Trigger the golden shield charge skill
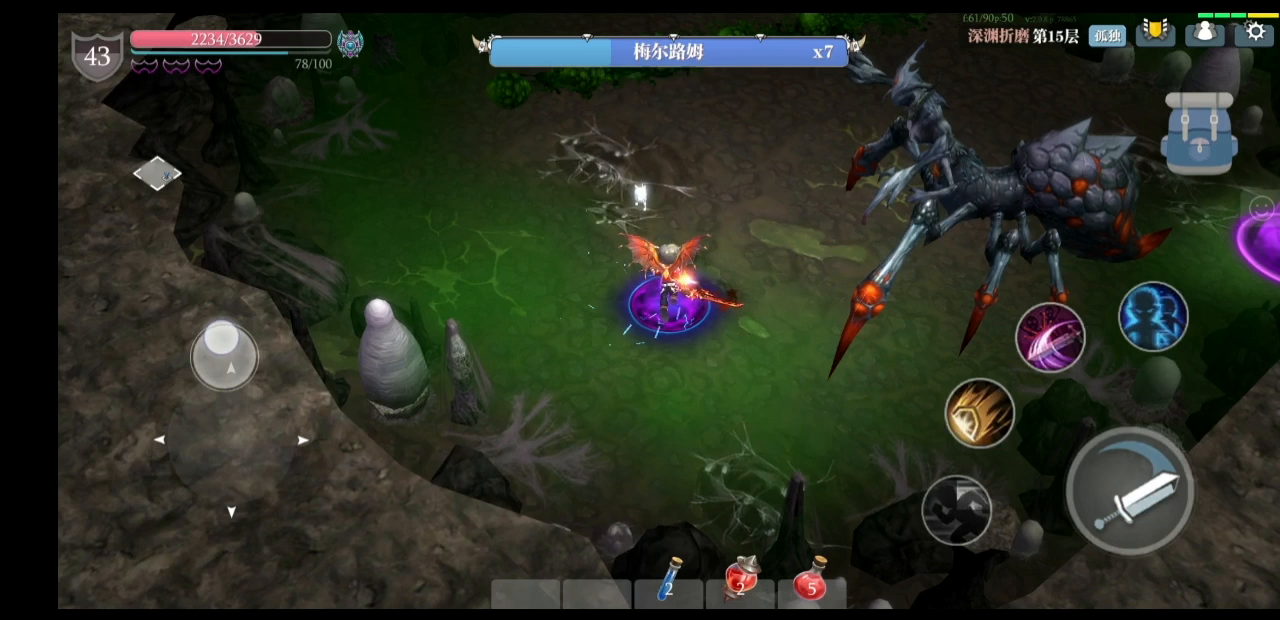1280x620 pixels. tap(980, 412)
